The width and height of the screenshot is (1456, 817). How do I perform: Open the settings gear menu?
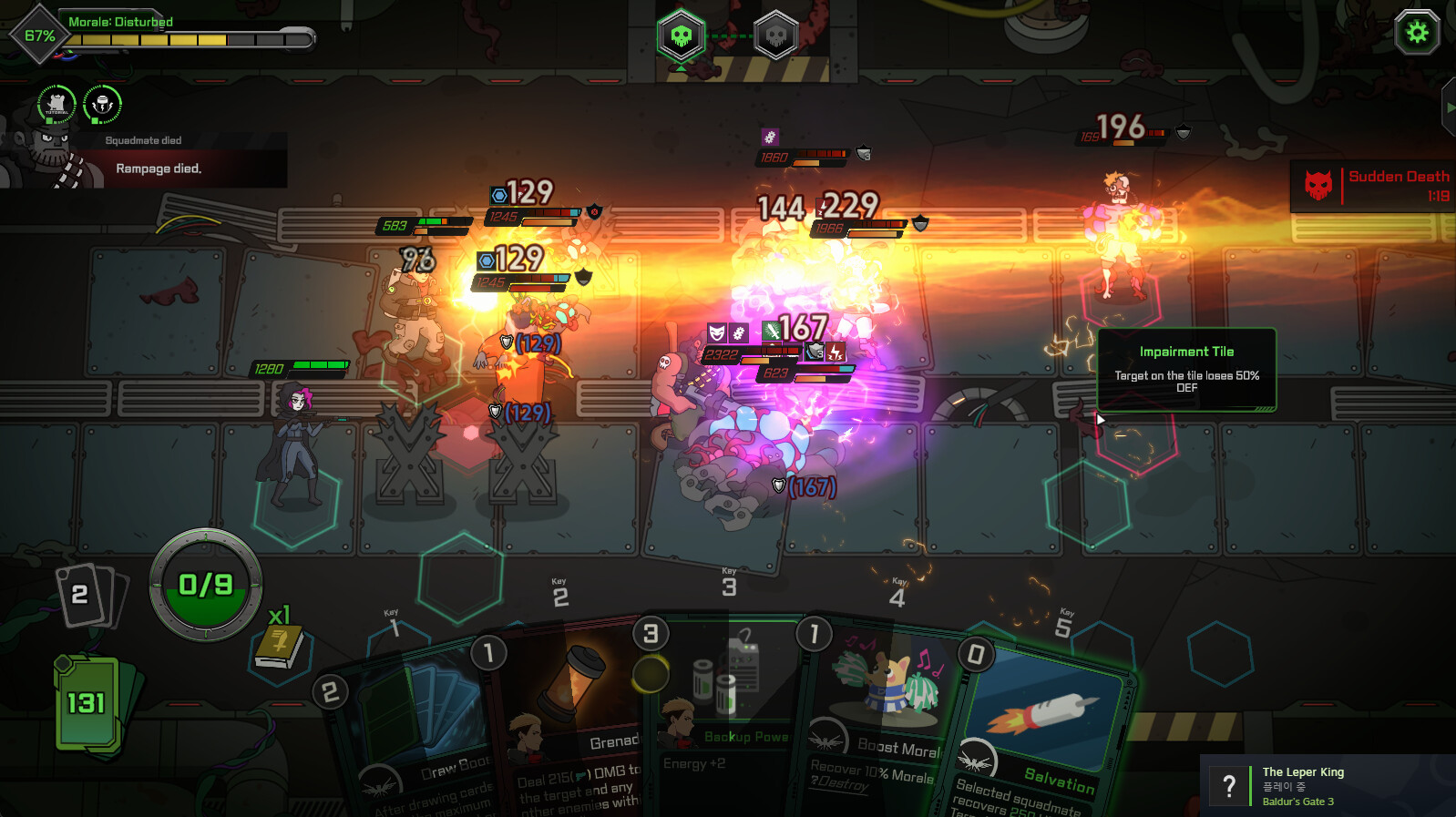1416,33
